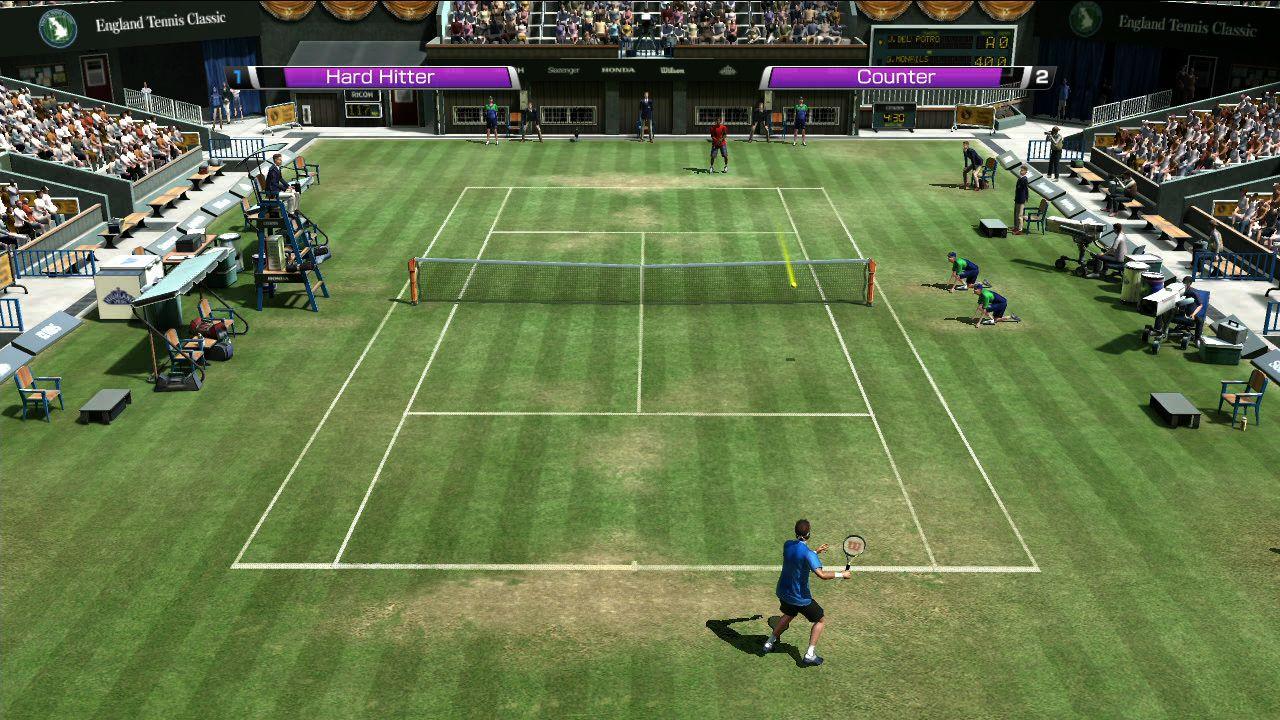Screen dimensions: 1280x720
Task: Click the crest logo between Honda and Counter banners
Action: pos(727,71)
